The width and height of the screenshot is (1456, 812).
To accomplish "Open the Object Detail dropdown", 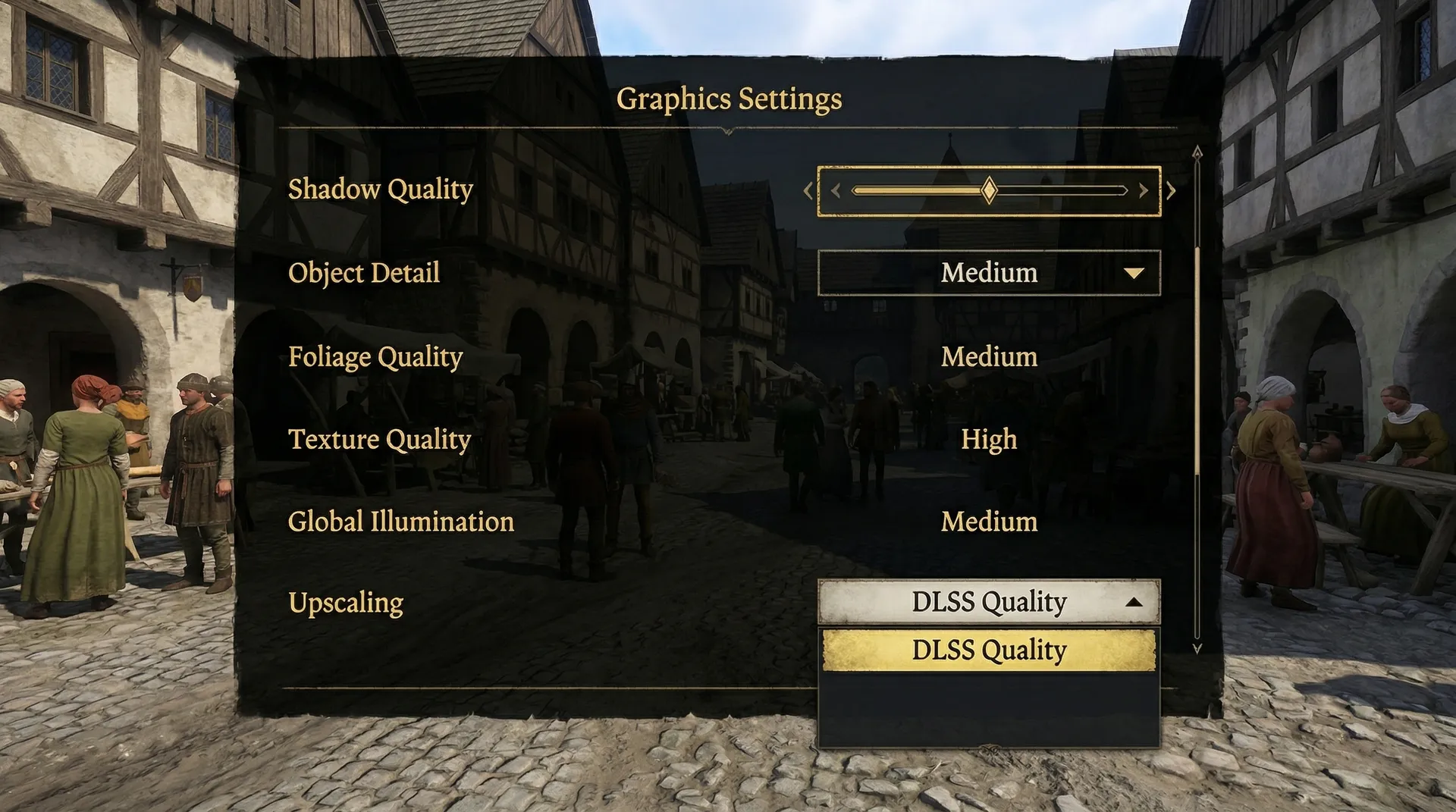I will (988, 274).
